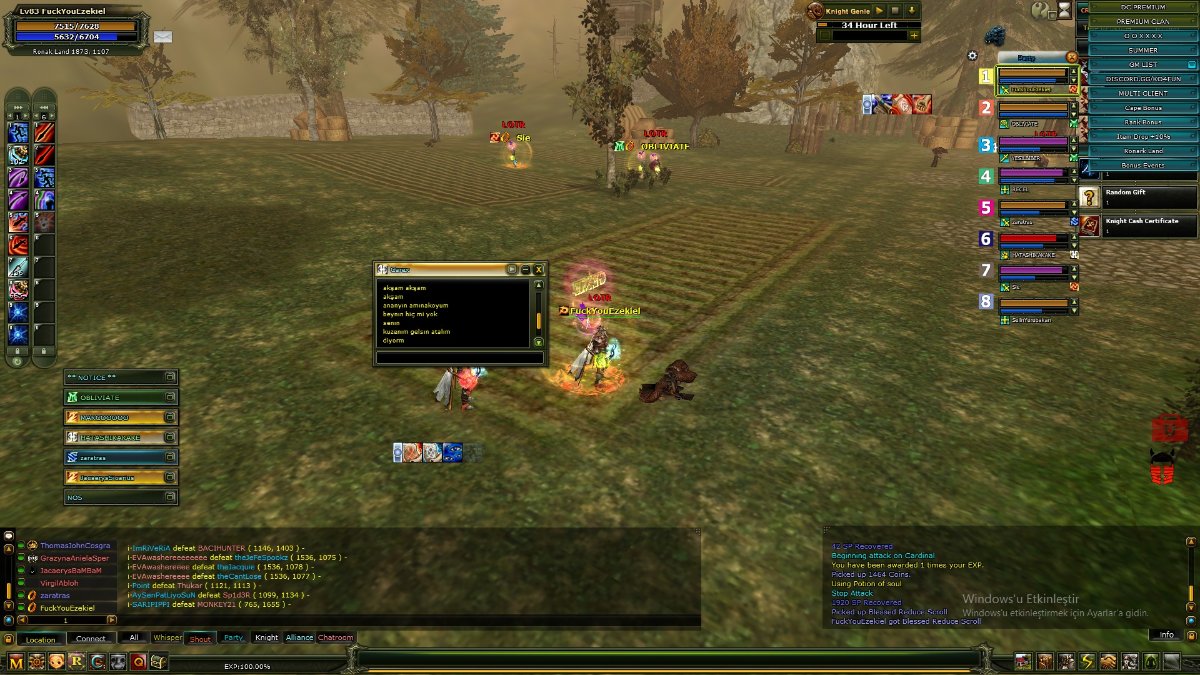This screenshot has height=675, width=1200.
Task: Close the private chat window
Action: pos(539,269)
